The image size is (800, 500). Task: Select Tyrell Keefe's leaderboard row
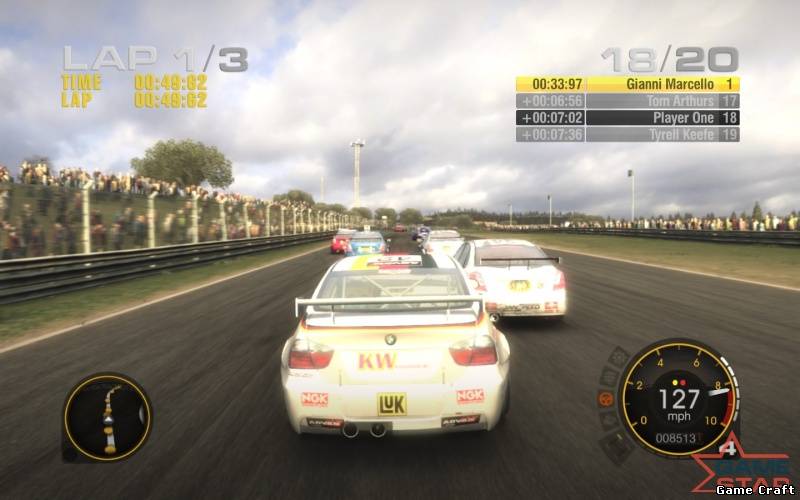627,134
